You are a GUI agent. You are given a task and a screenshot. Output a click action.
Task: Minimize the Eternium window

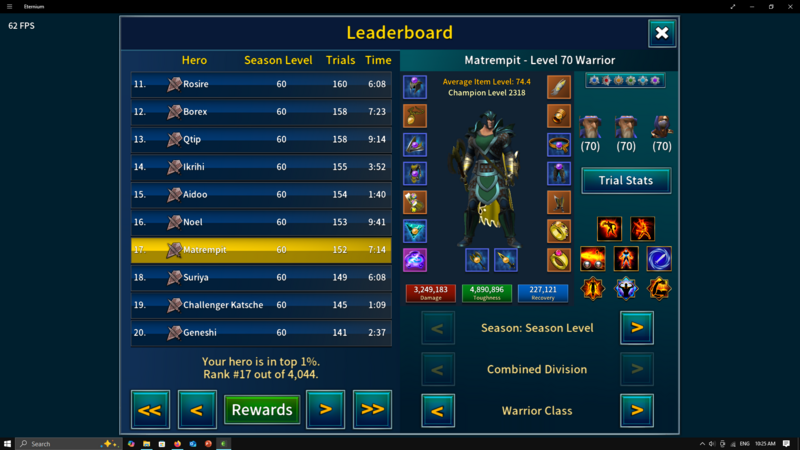pyautogui.click(x=752, y=6)
